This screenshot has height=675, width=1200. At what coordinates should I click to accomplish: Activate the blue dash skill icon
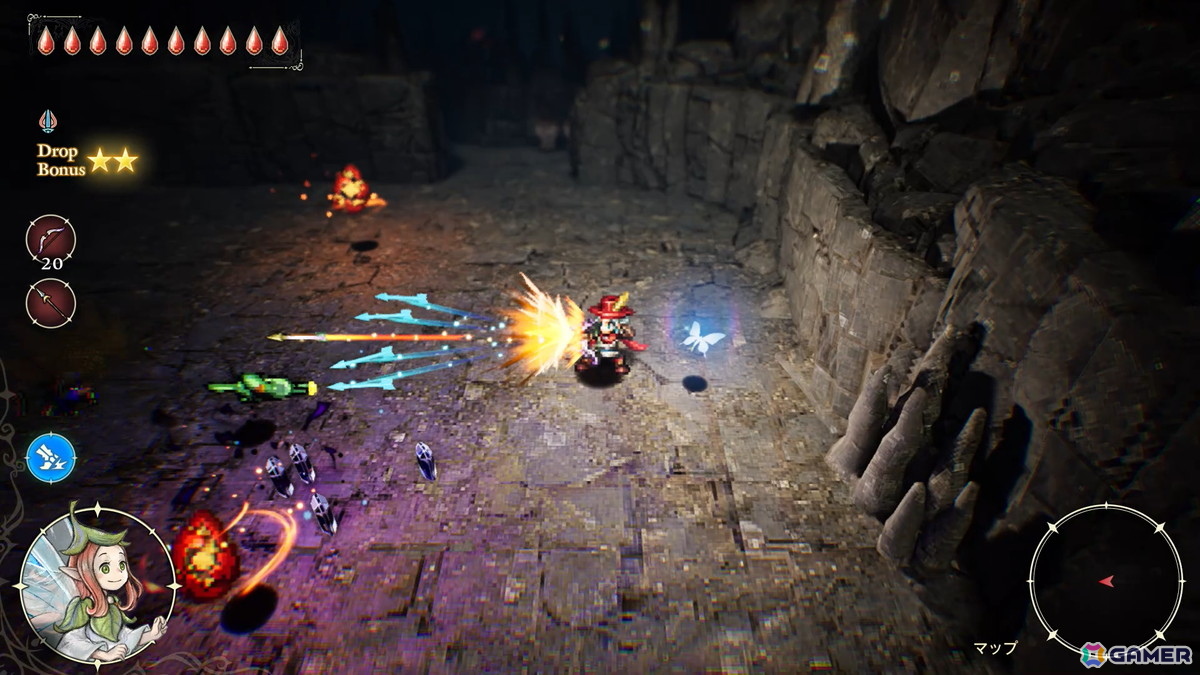click(50, 457)
